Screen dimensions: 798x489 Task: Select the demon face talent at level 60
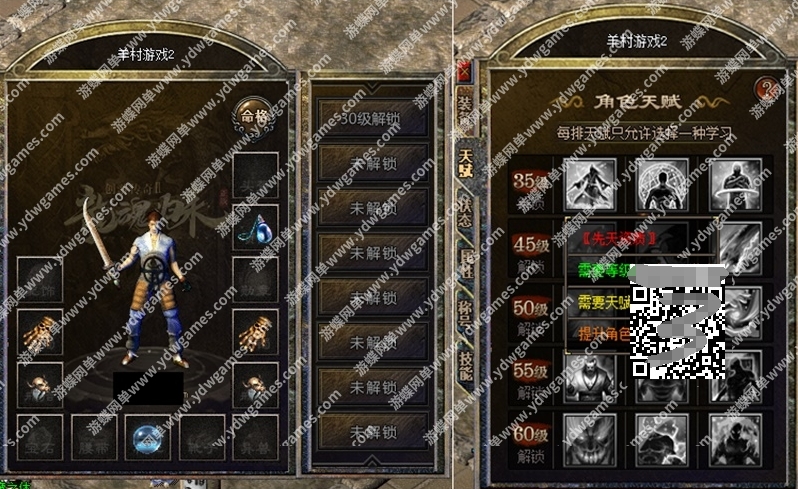[588, 438]
